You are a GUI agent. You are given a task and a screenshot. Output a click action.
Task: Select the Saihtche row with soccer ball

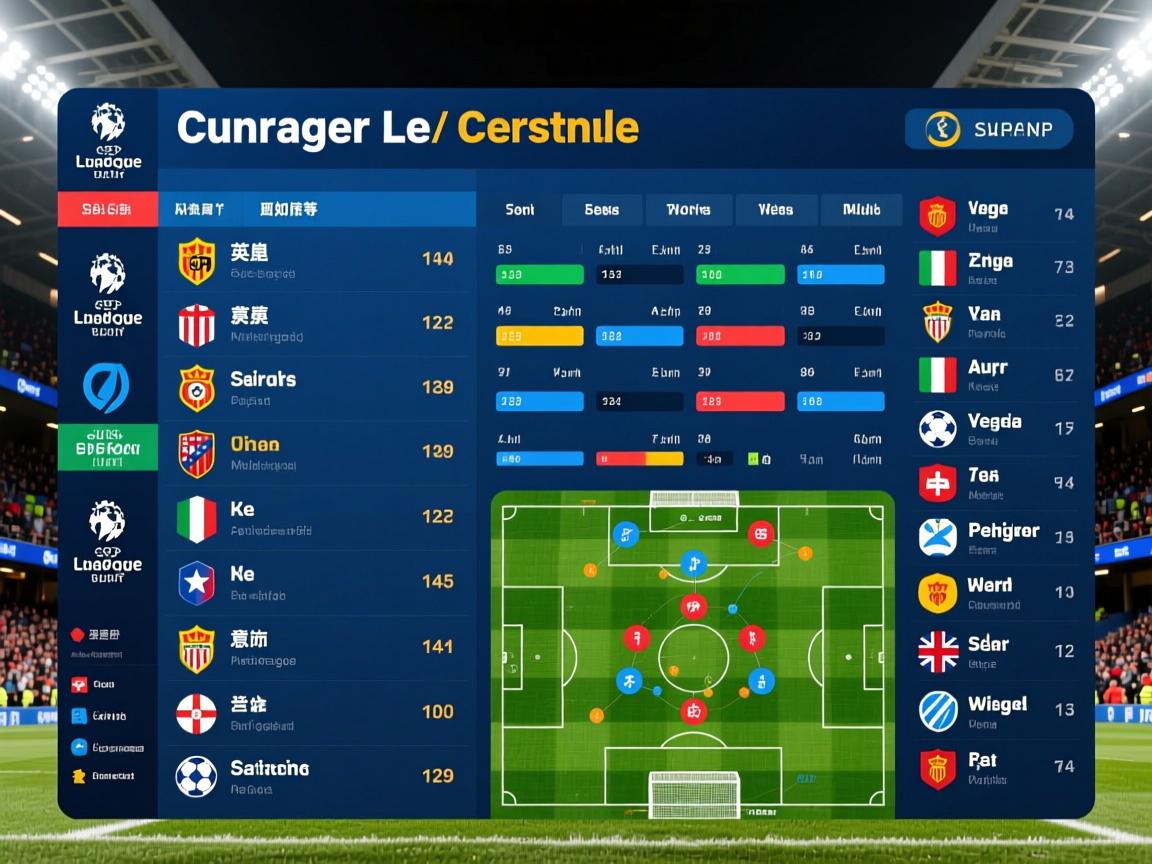point(316,776)
